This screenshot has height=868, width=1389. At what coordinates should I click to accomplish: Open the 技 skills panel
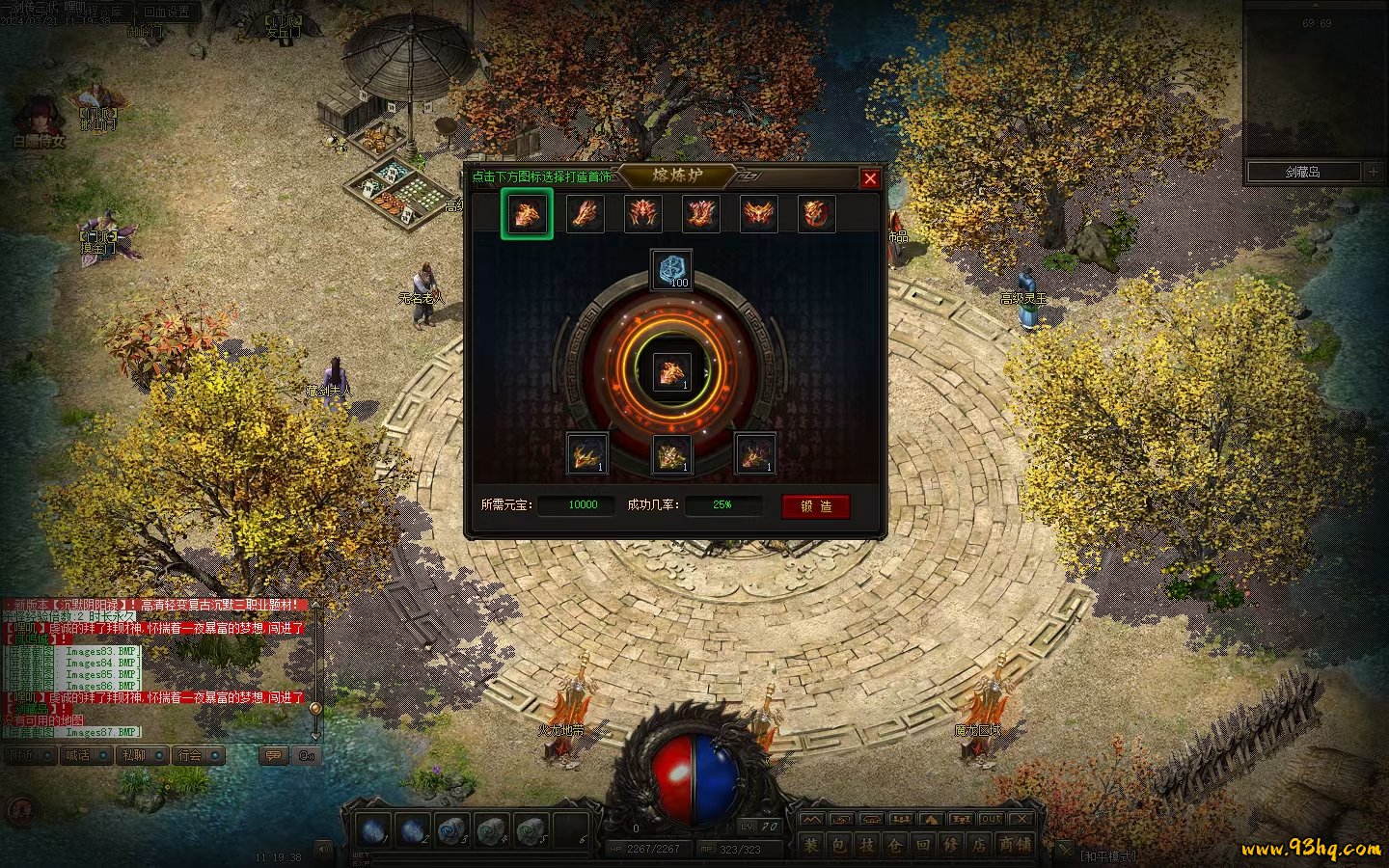(868, 845)
